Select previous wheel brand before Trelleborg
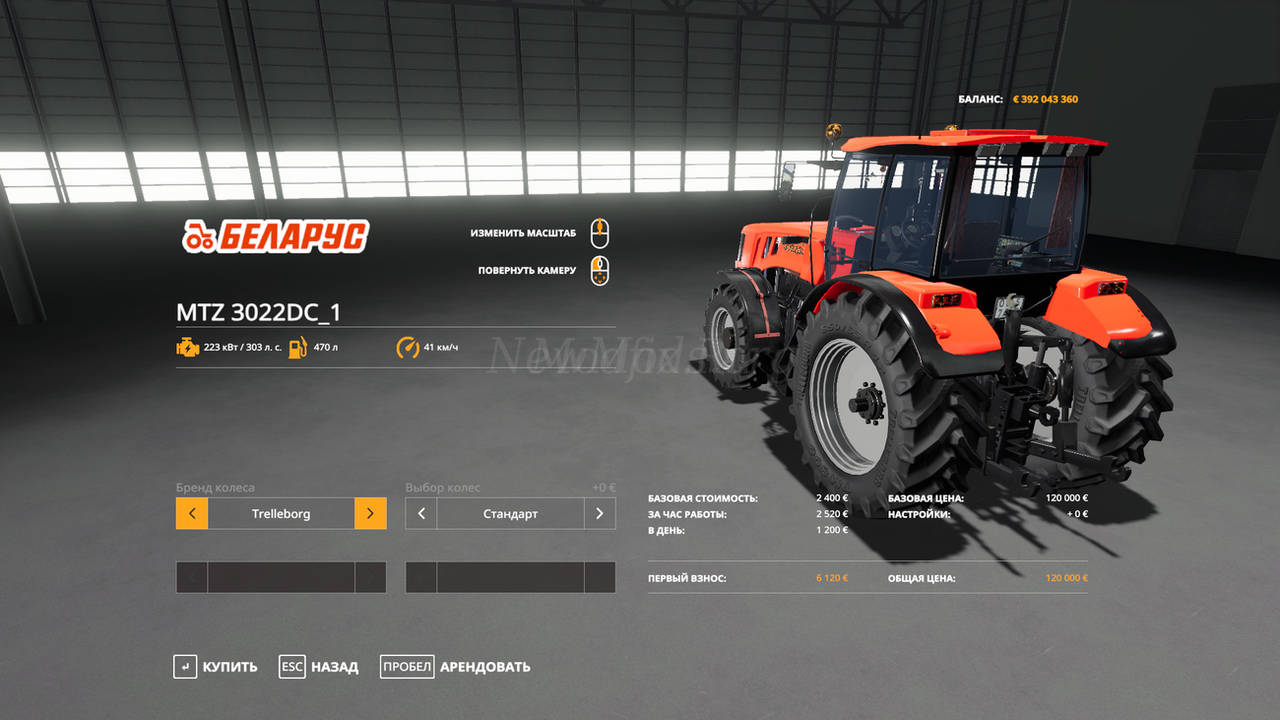This screenshot has width=1280, height=720. (x=192, y=514)
